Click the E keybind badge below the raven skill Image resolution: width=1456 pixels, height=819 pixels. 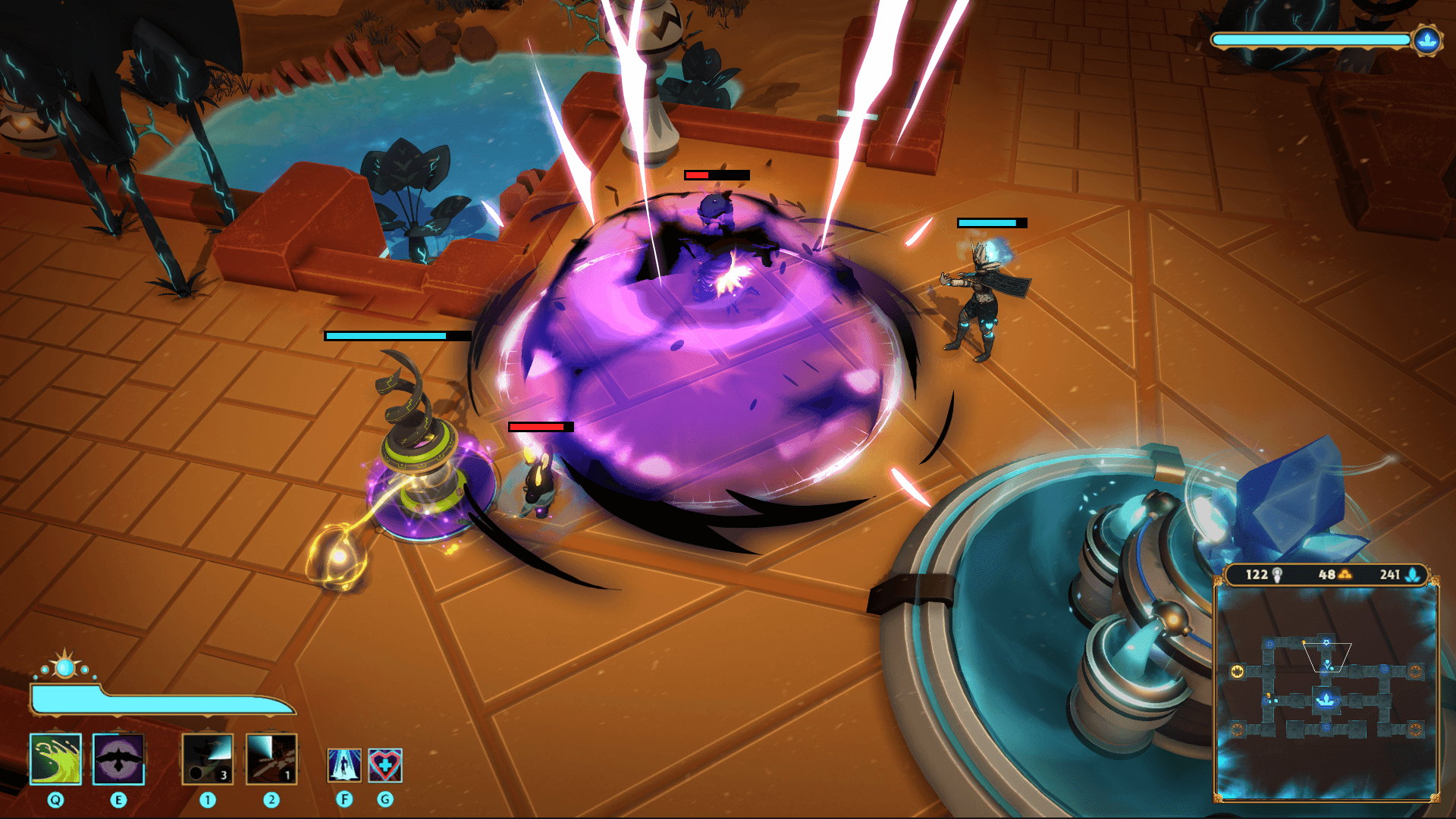(119, 799)
